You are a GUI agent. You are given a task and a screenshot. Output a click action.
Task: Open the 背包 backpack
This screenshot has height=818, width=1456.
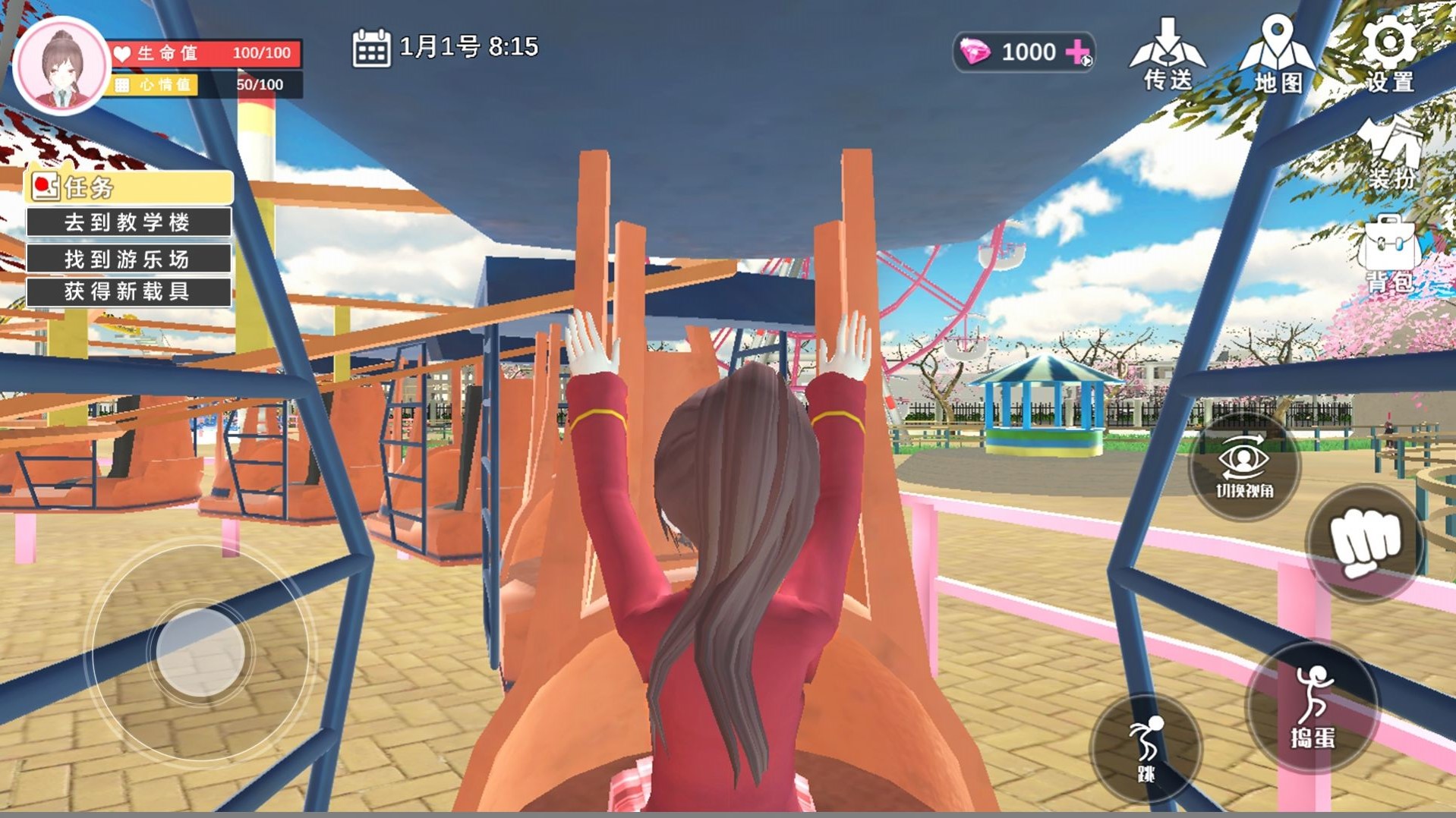[1389, 254]
